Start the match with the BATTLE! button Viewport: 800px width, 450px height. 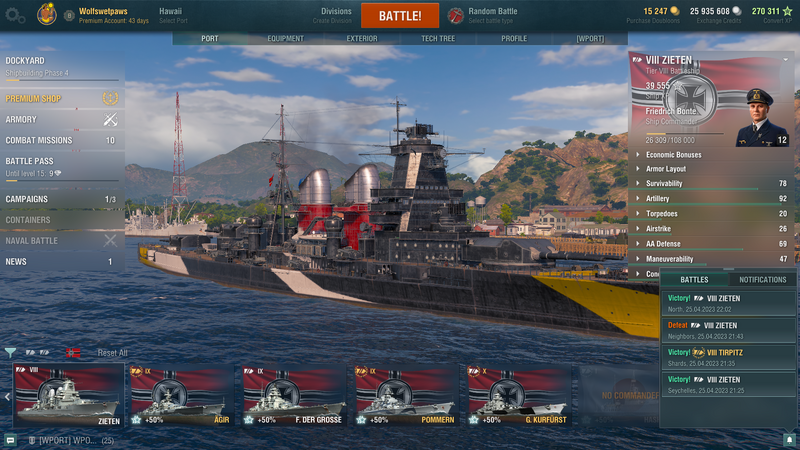[x=399, y=16]
